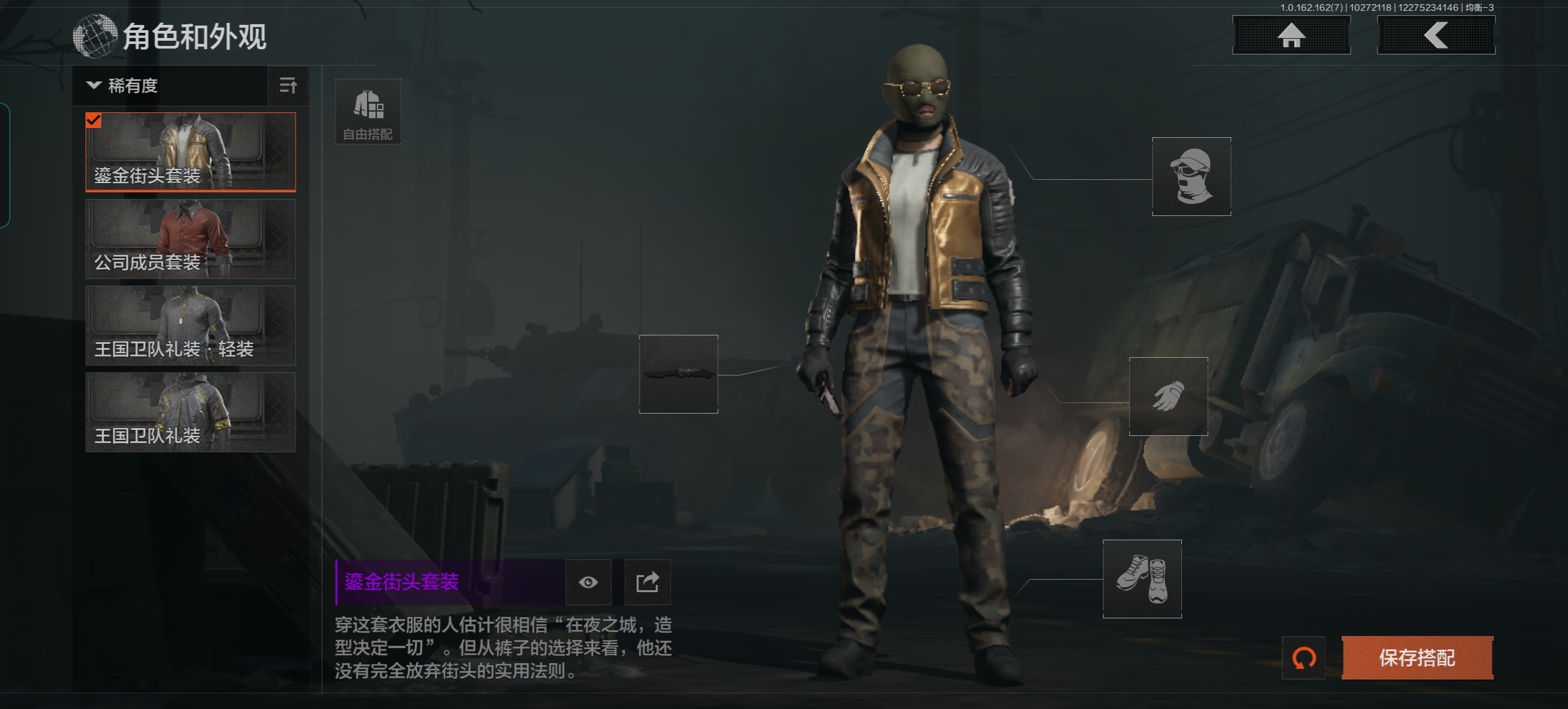Save the outfit with 保存搭配
The image size is (1568, 709).
[x=1417, y=658]
